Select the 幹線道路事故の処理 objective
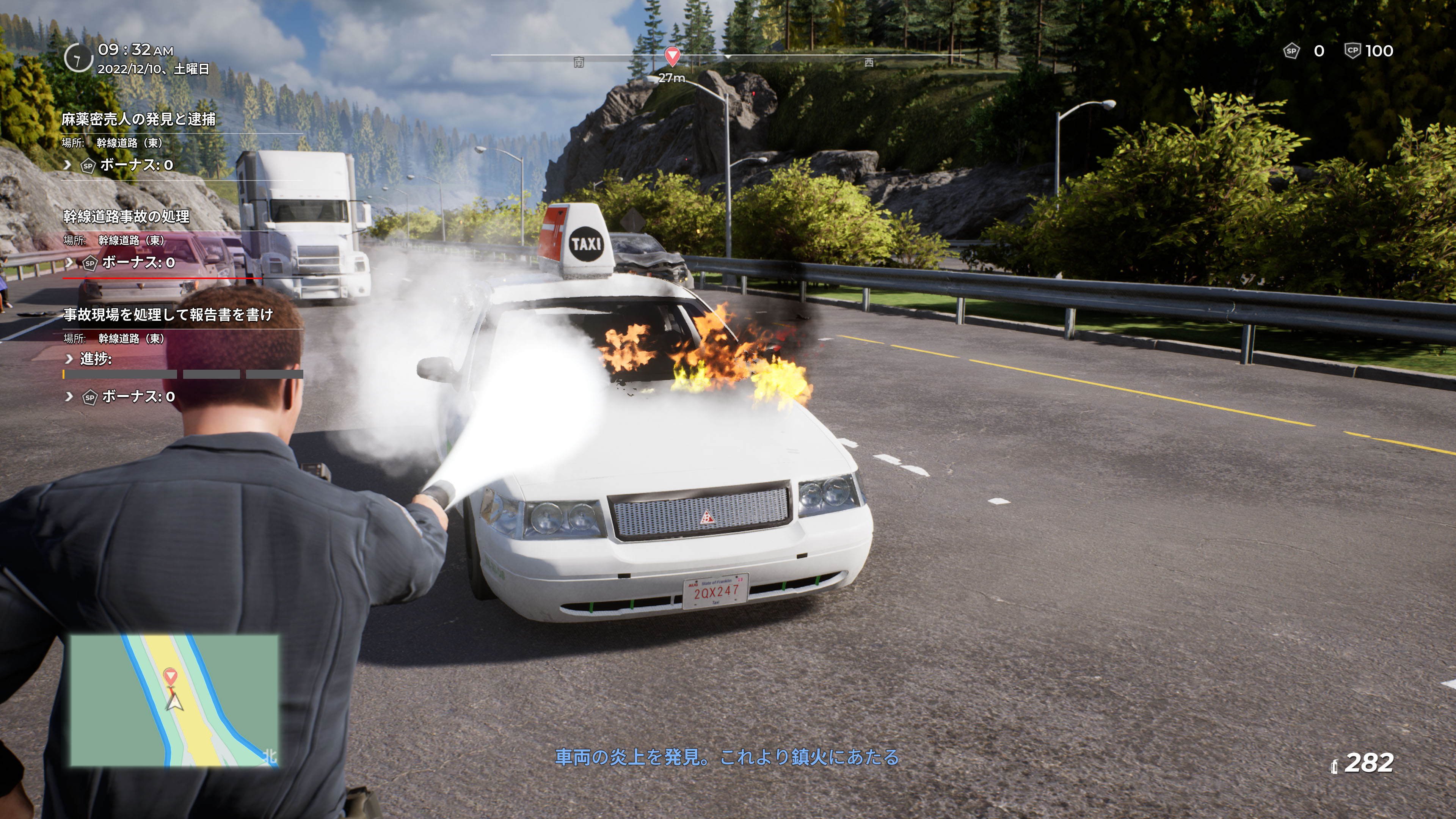 pyautogui.click(x=126, y=217)
